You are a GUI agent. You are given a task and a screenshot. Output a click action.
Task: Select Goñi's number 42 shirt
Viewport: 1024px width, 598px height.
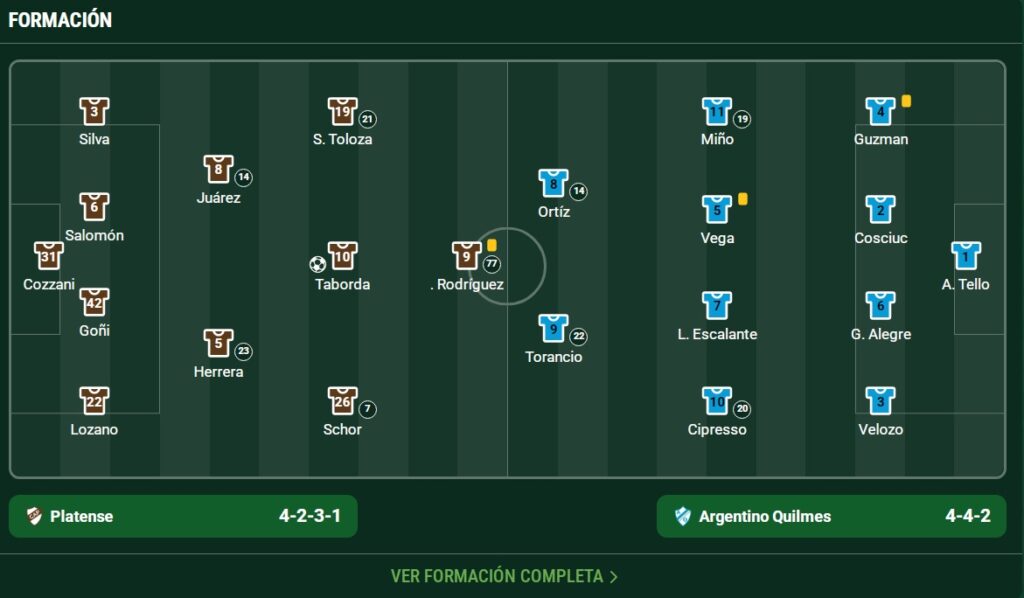[94, 302]
